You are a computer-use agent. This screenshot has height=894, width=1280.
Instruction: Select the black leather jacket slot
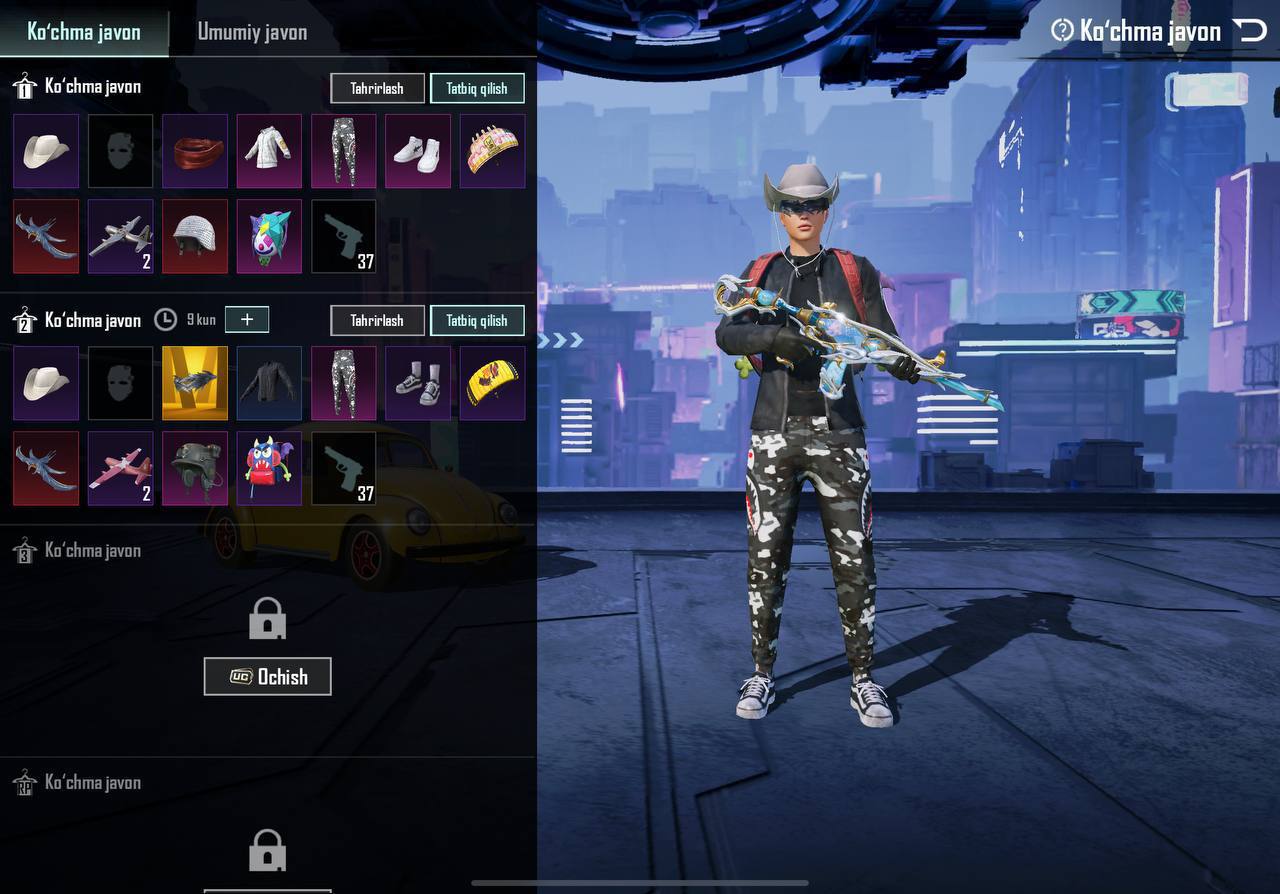(x=269, y=383)
